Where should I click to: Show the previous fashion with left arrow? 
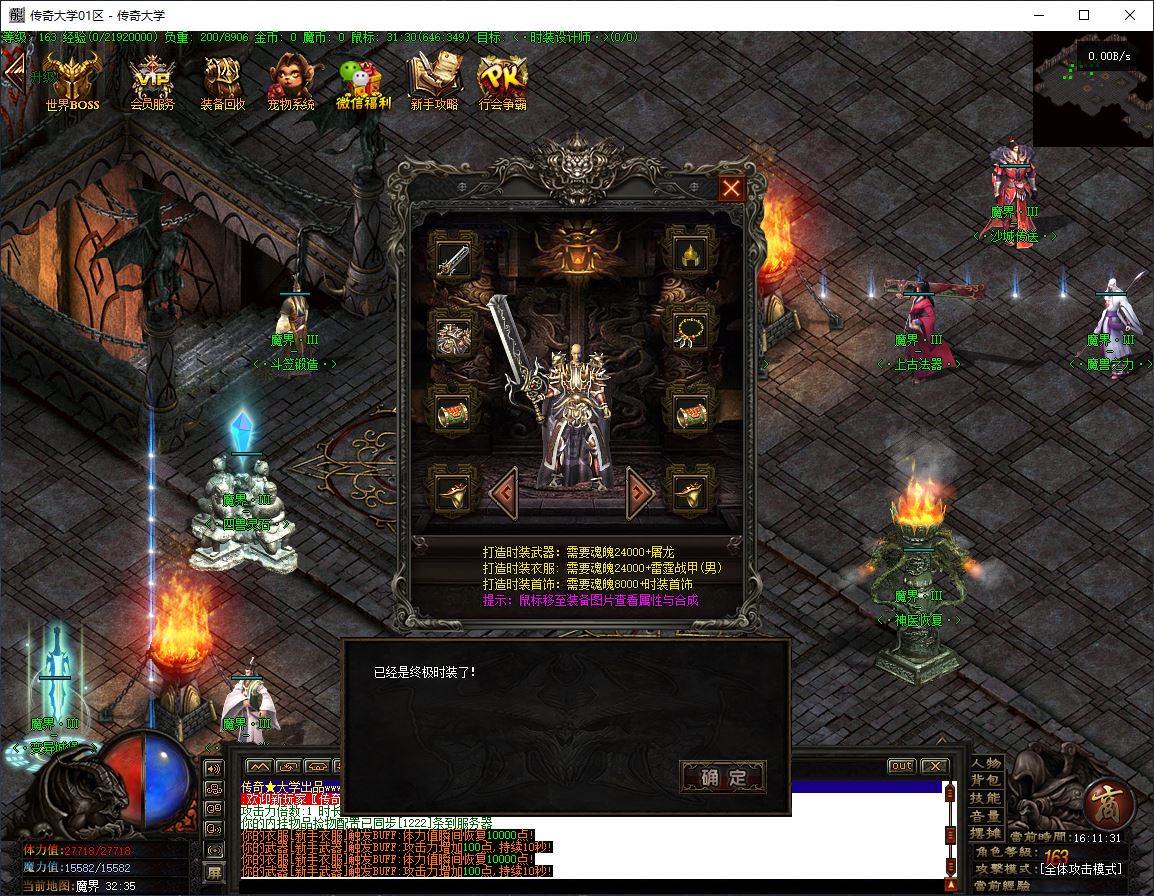[503, 492]
